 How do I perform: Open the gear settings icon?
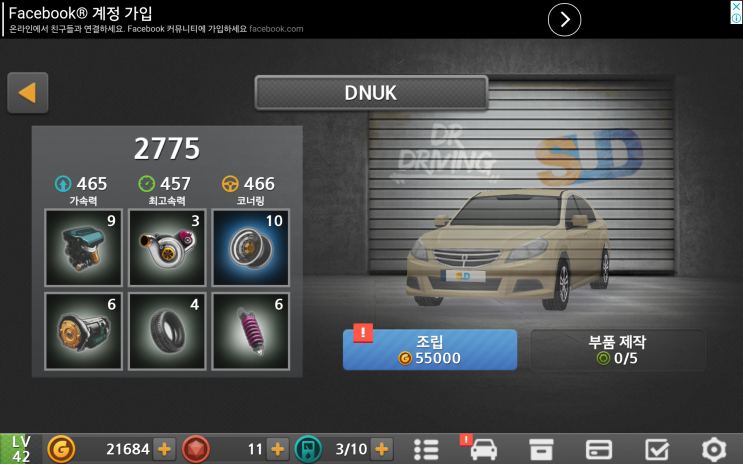tap(713, 449)
